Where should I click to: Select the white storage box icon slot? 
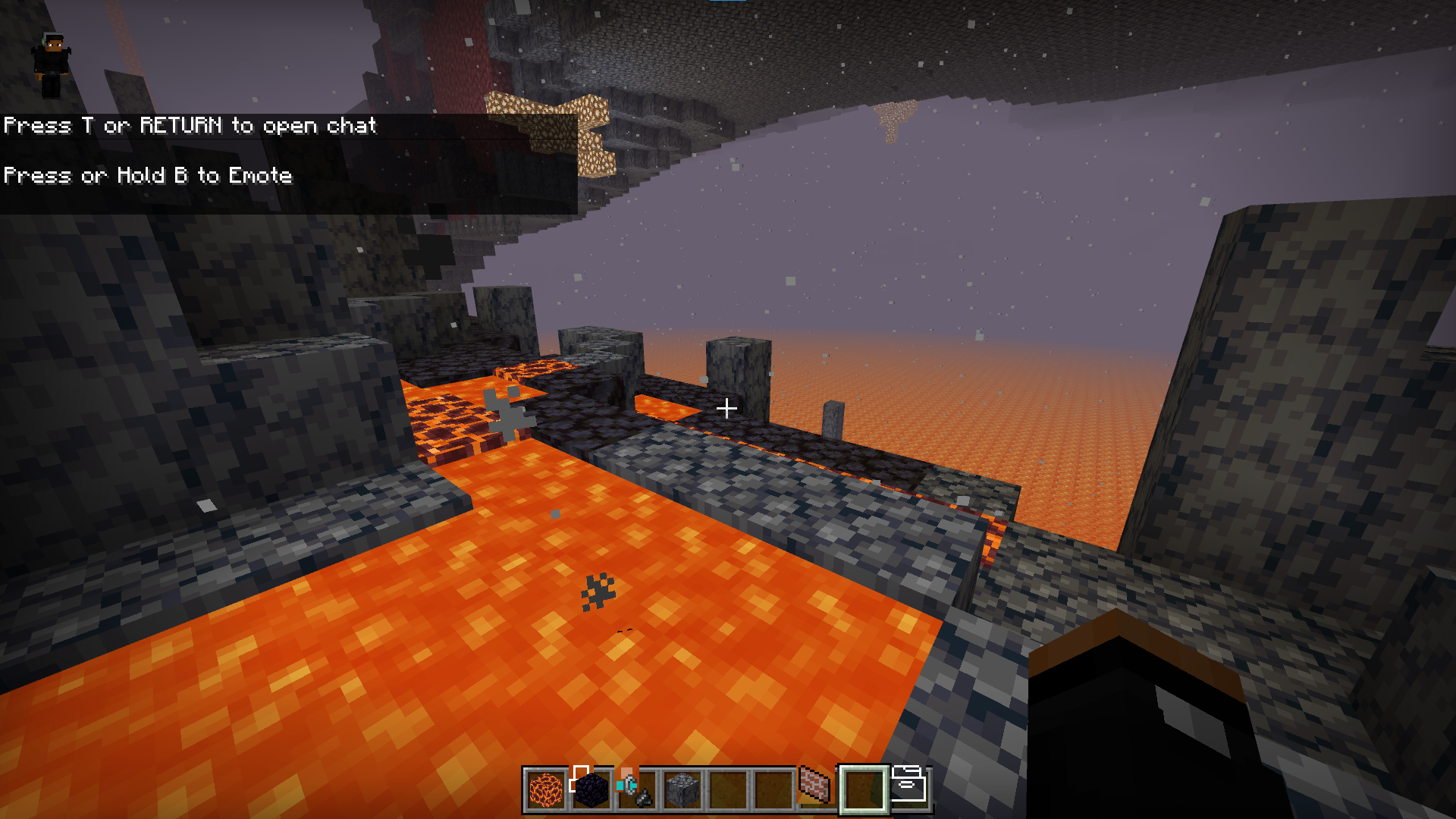pyautogui.click(x=908, y=786)
